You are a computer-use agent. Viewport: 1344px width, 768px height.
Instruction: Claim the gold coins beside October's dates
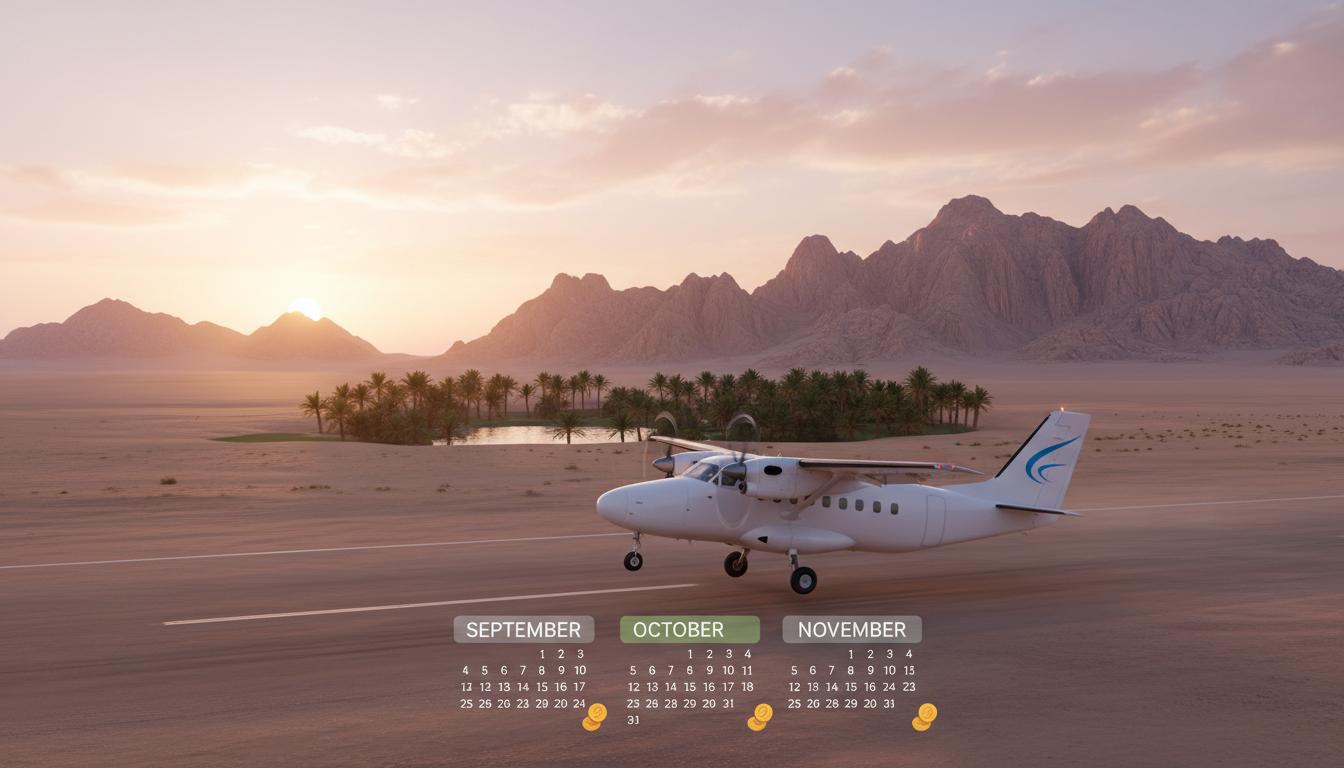(761, 716)
